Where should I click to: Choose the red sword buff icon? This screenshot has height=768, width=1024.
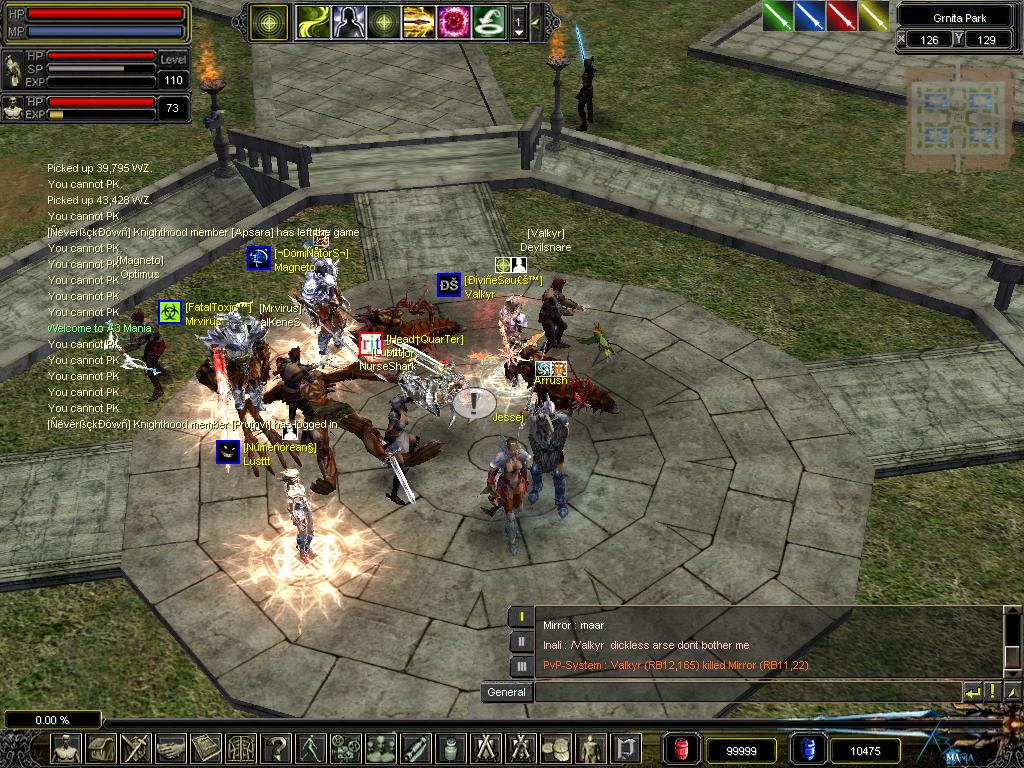tap(841, 16)
